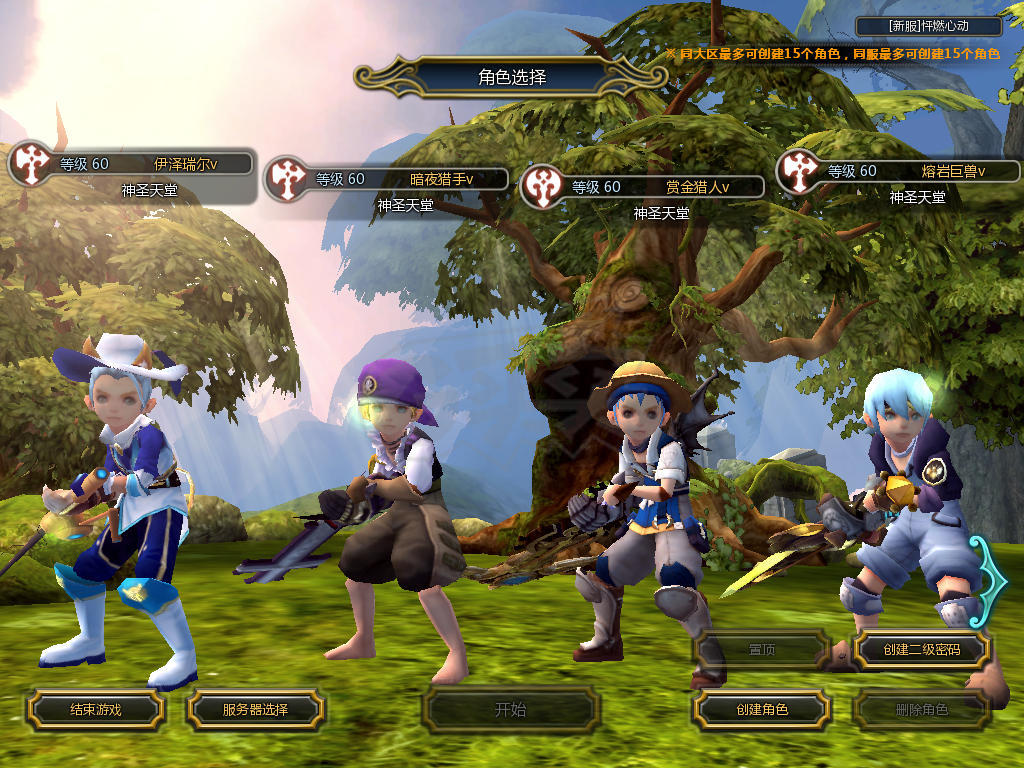1024x768 pixels.
Task: Click the [新服]怦然心动 server label
Action: [x=929, y=27]
